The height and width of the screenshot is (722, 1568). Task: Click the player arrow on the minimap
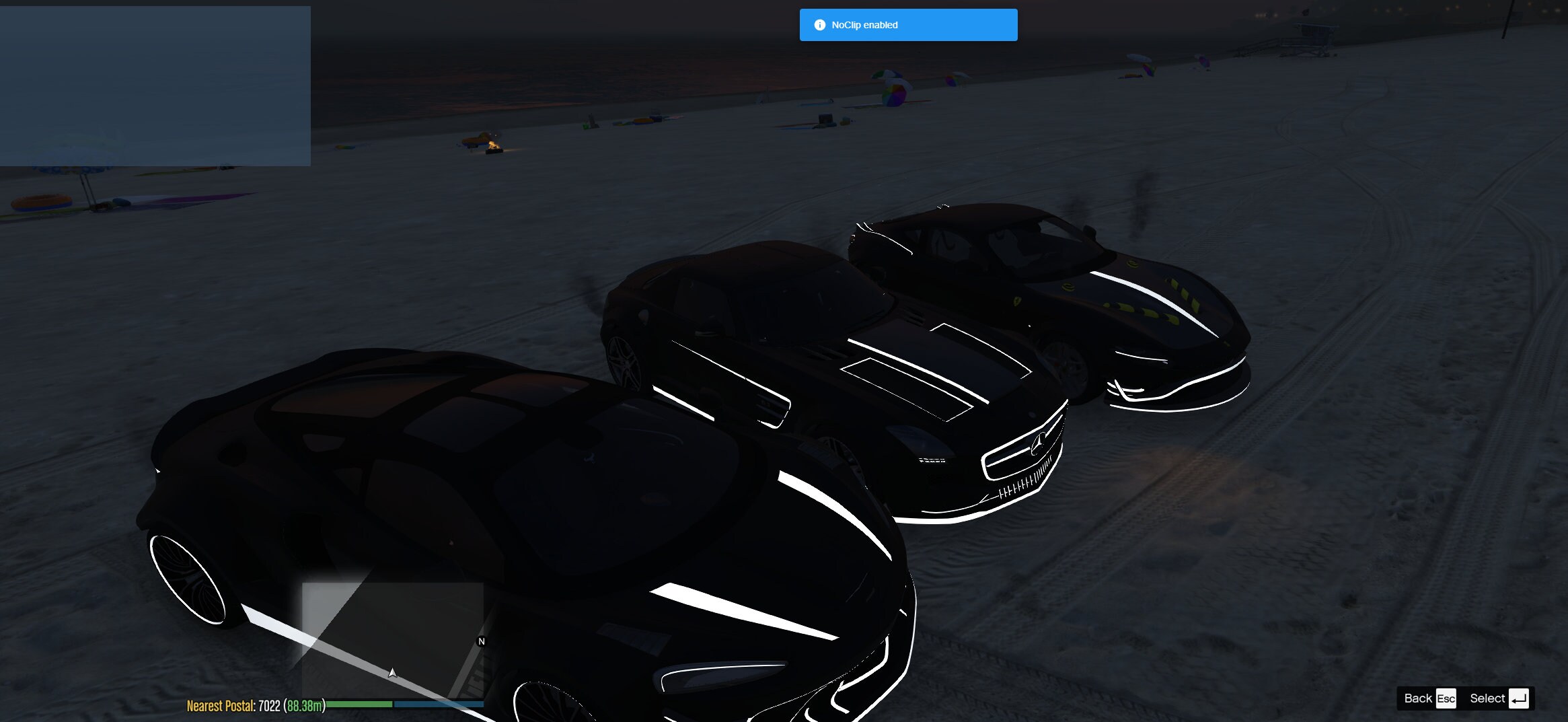(x=392, y=672)
